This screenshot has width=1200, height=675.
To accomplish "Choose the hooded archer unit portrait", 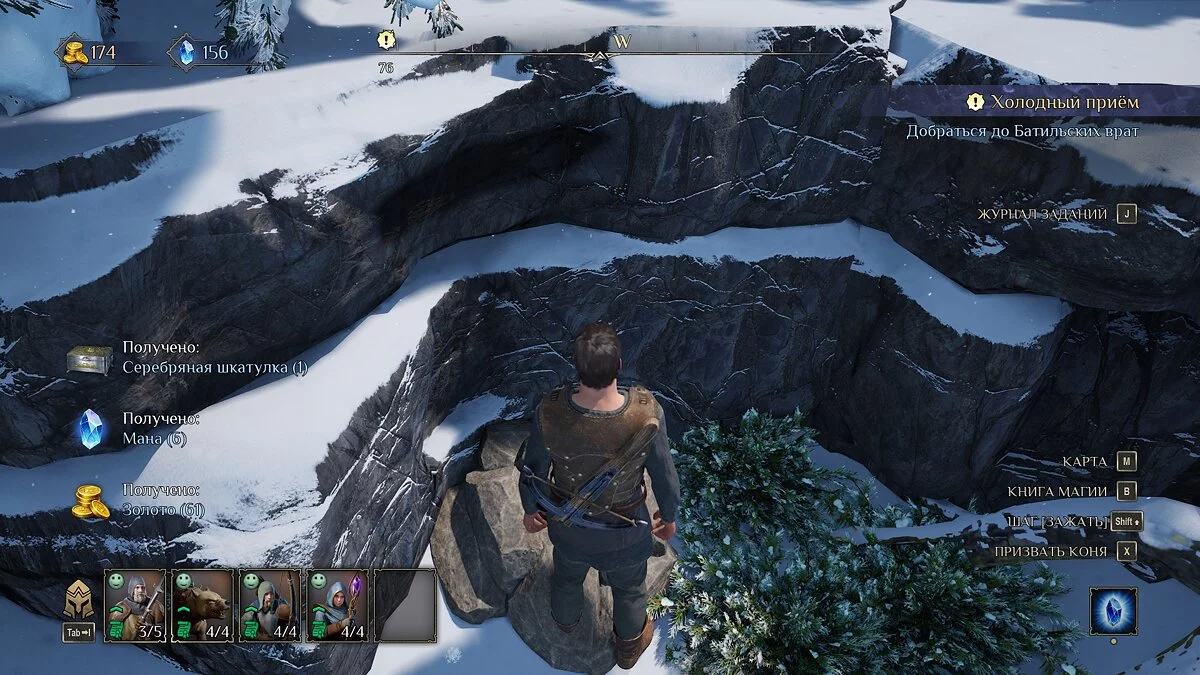I will click(270, 605).
